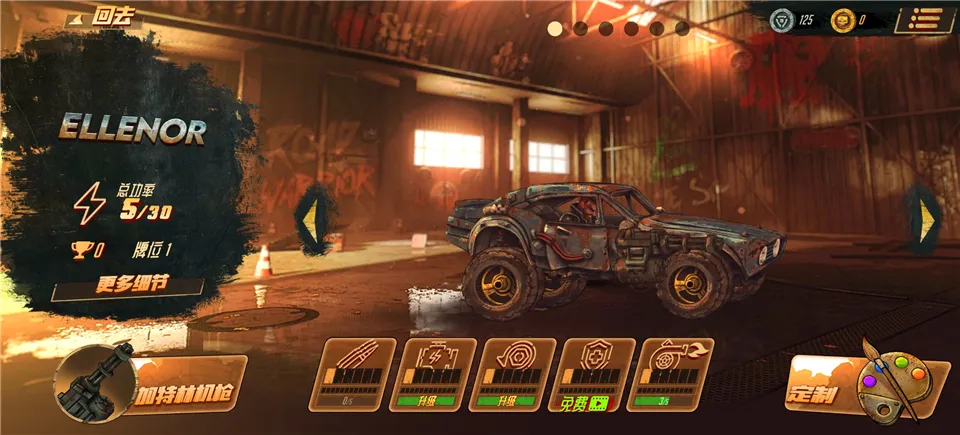This screenshot has height=435, width=960.
Task: Go back with the 回去 button
Action: (103, 18)
